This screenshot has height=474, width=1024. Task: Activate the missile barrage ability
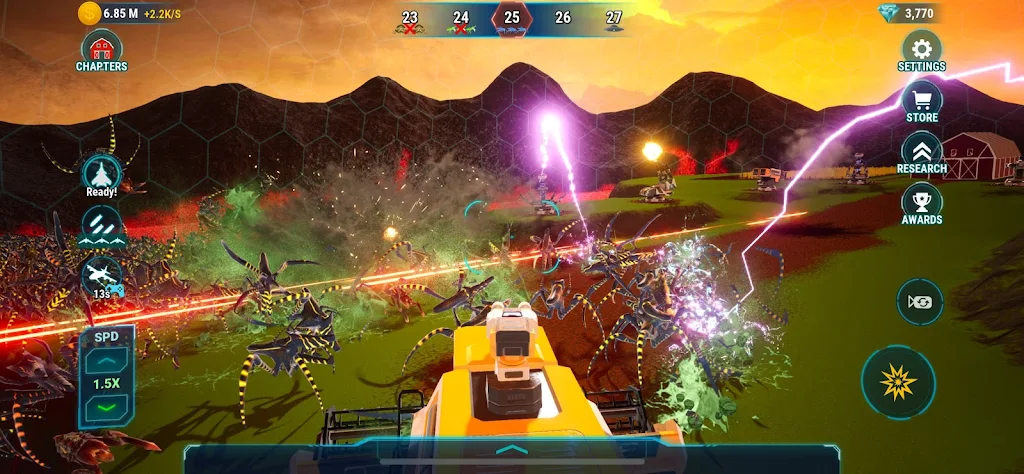point(101,226)
